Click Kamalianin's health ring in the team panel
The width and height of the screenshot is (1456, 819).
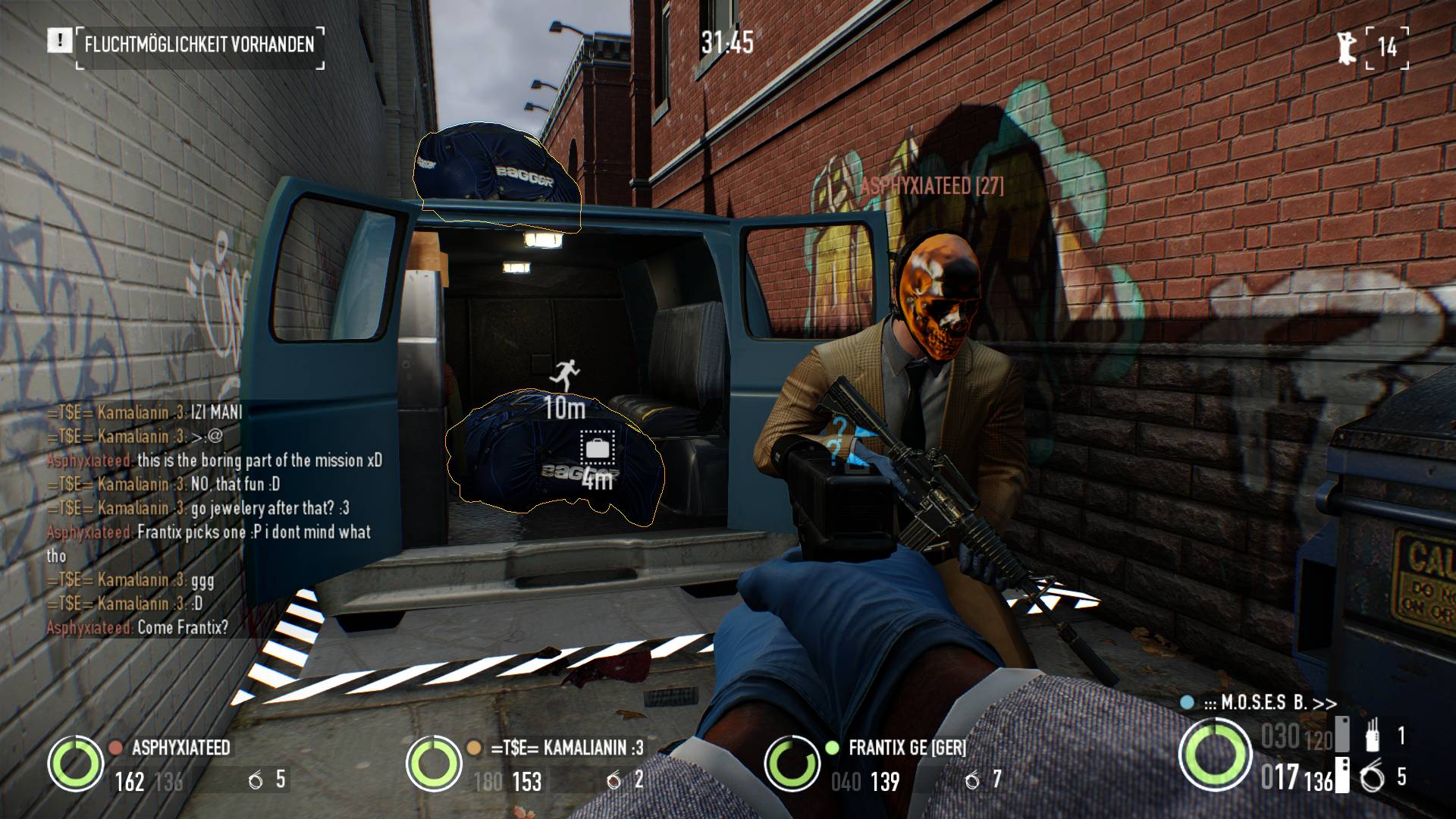point(433,764)
